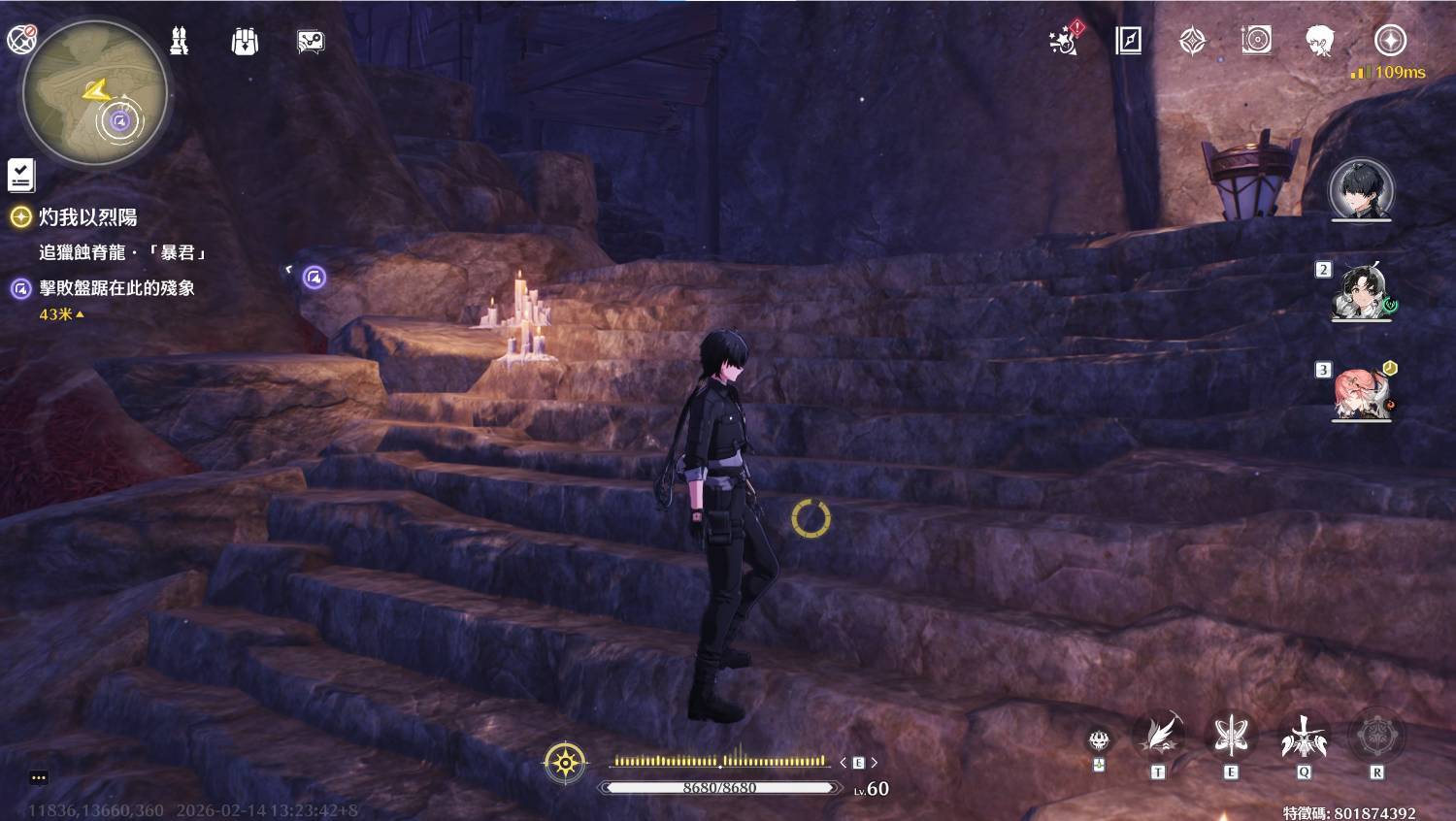The image size is (1456, 821).
Task: Open the disc-shaped battle pass icon
Action: point(1256,41)
